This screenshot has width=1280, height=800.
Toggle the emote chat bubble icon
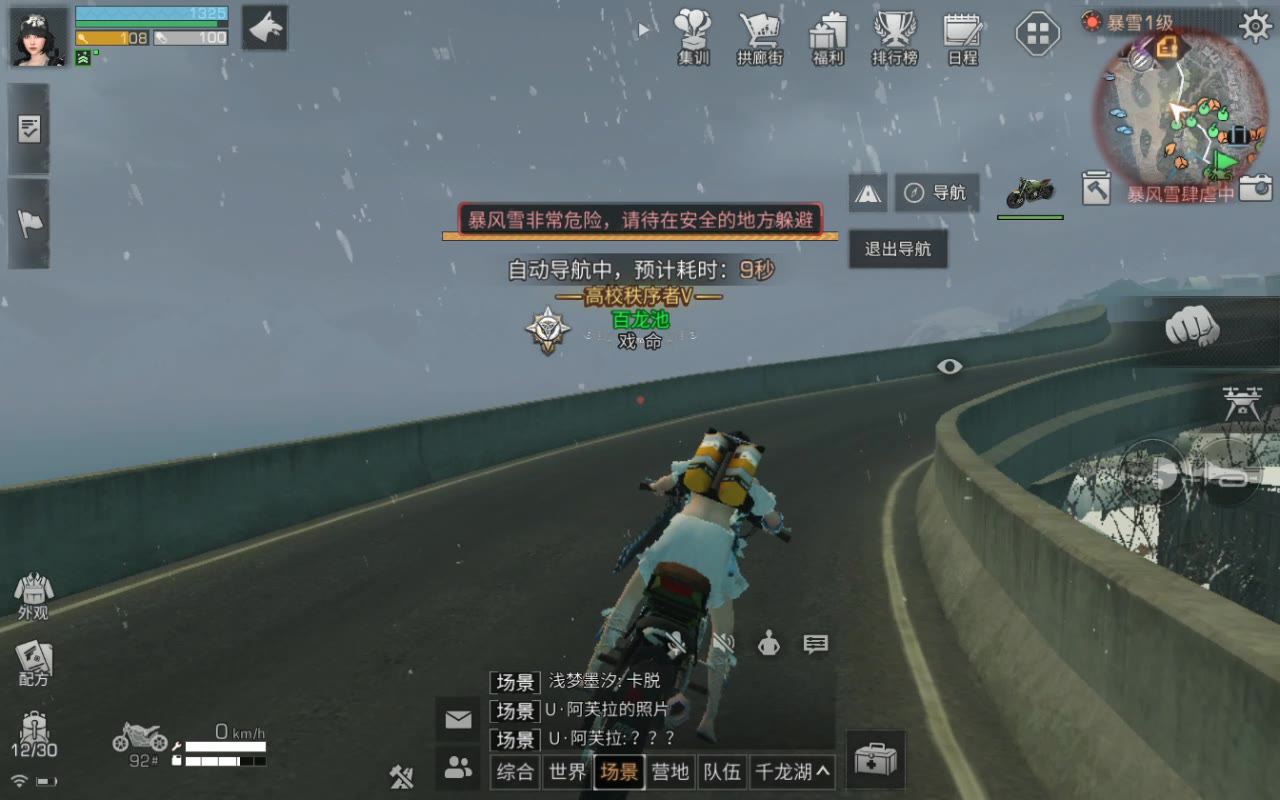click(814, 645)
